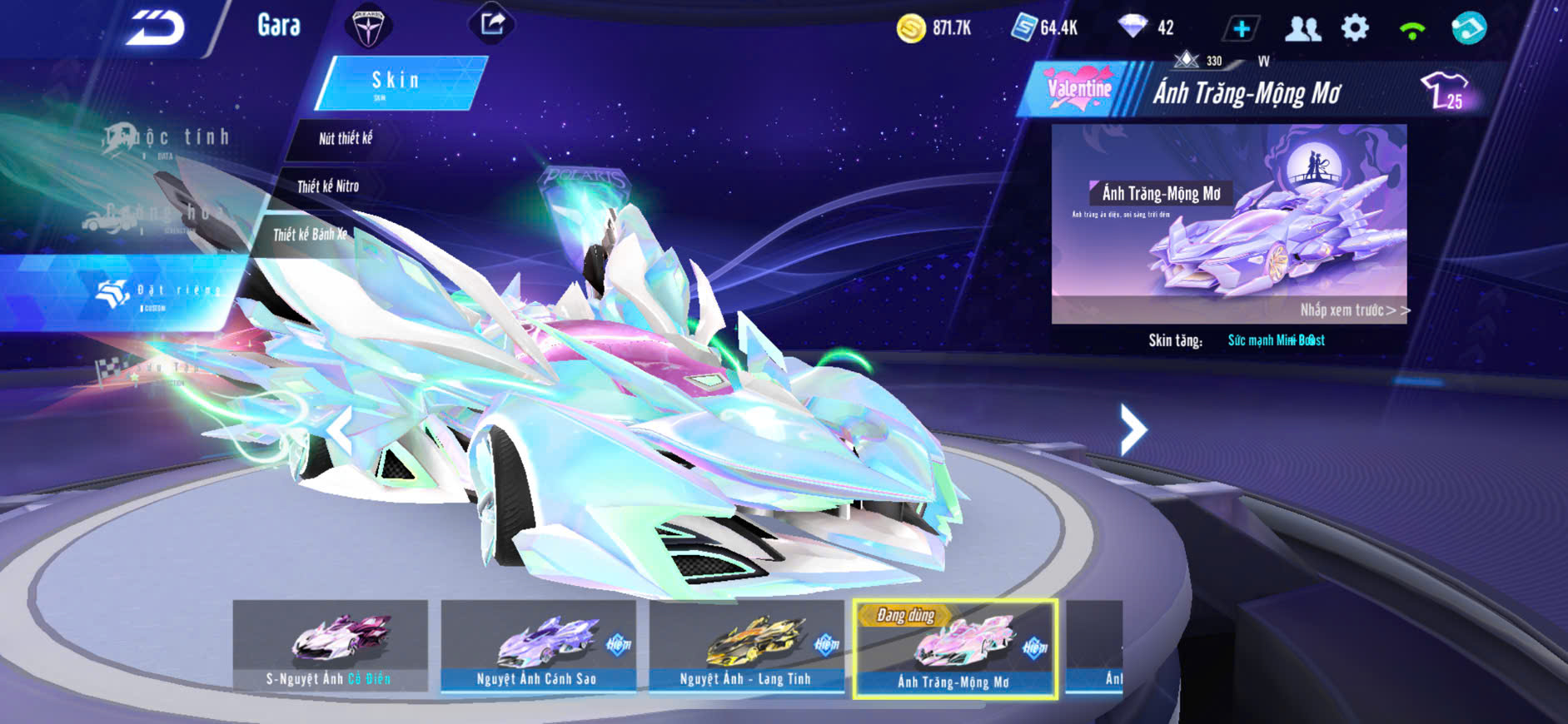Open the Polaris car emblem icon
This screenshot has width=1568, height=724.
click(367, 27)
